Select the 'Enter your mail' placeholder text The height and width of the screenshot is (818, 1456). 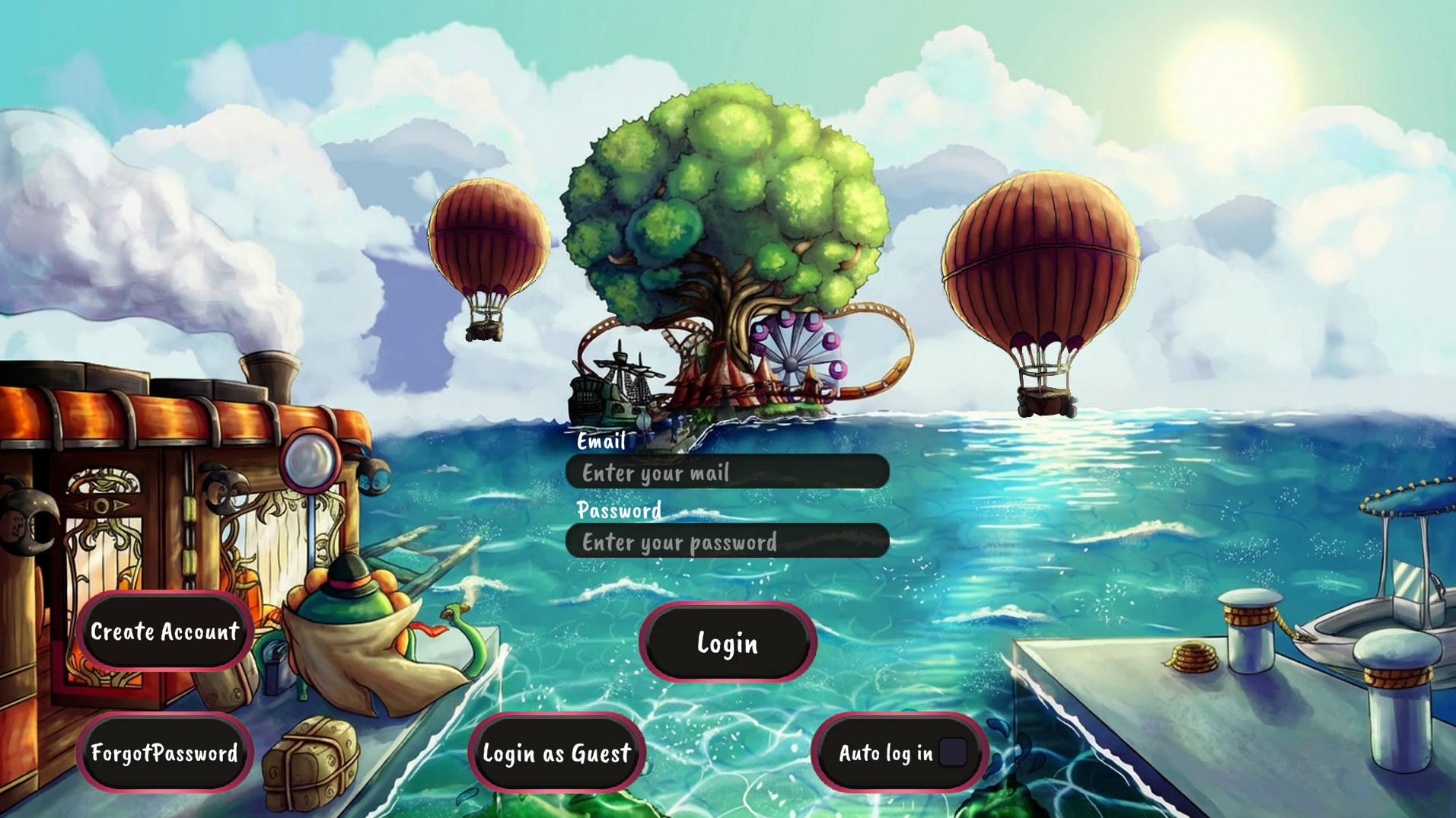tap(656, 473)
